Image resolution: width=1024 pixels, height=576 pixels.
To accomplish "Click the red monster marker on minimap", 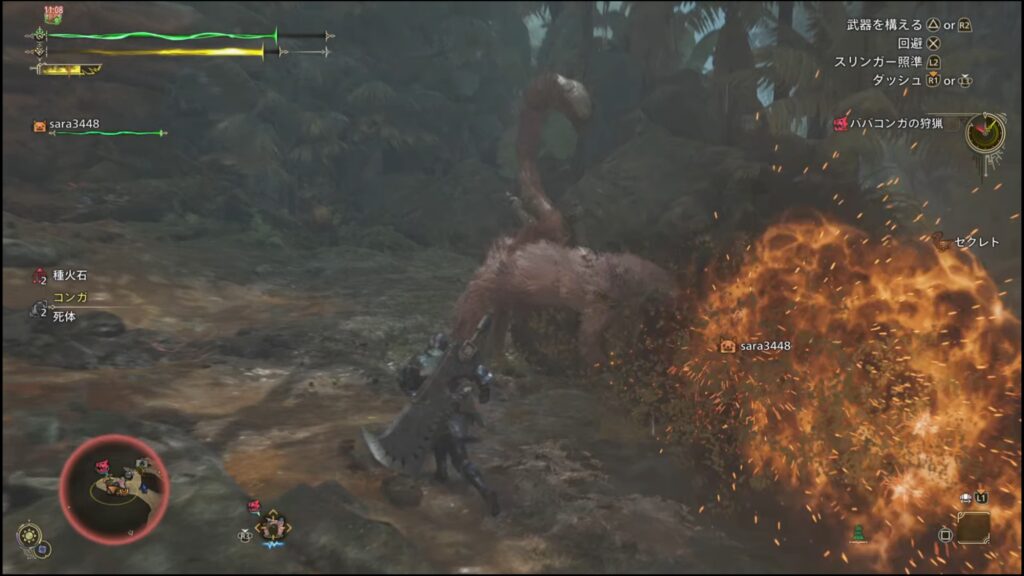I will point(101,466).
